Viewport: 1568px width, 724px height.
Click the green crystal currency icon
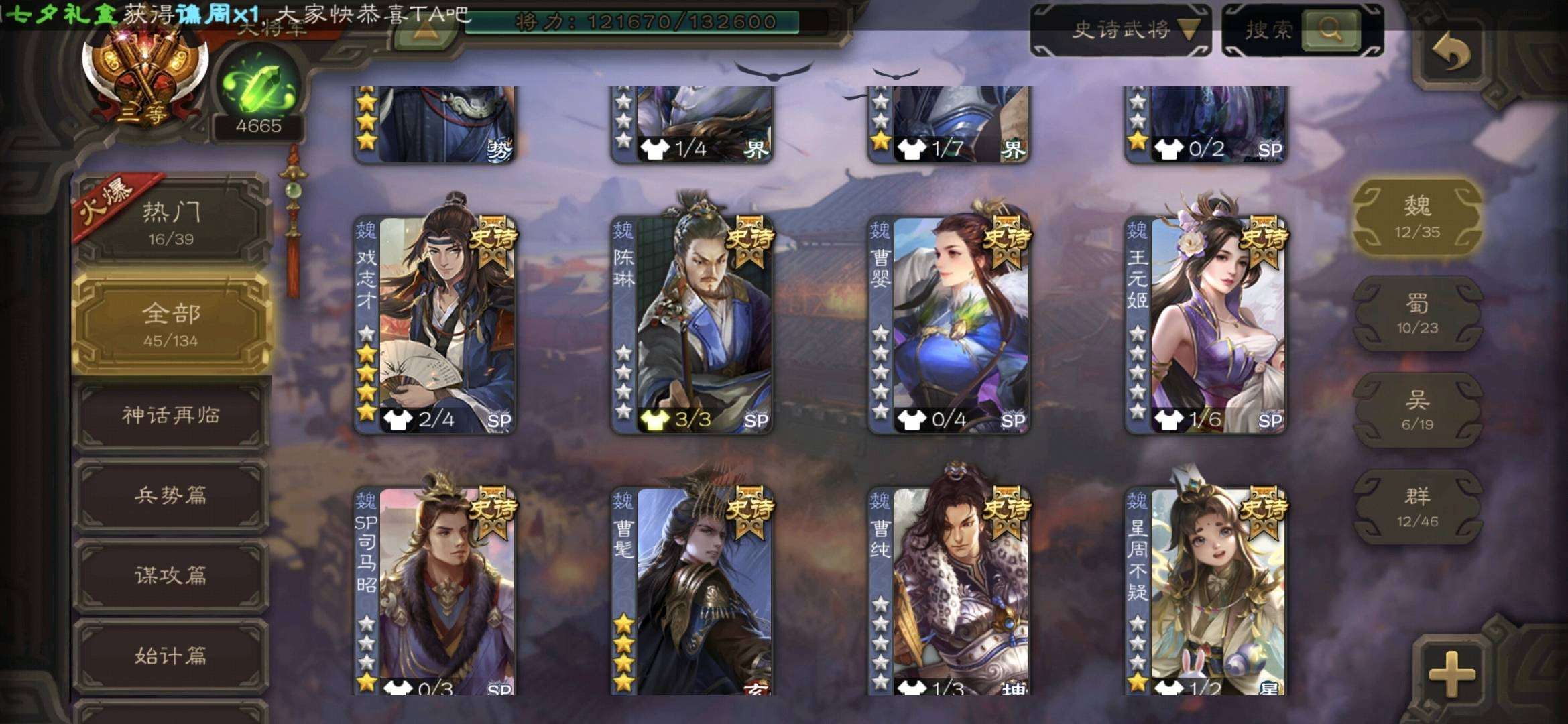tap(258, 87)
